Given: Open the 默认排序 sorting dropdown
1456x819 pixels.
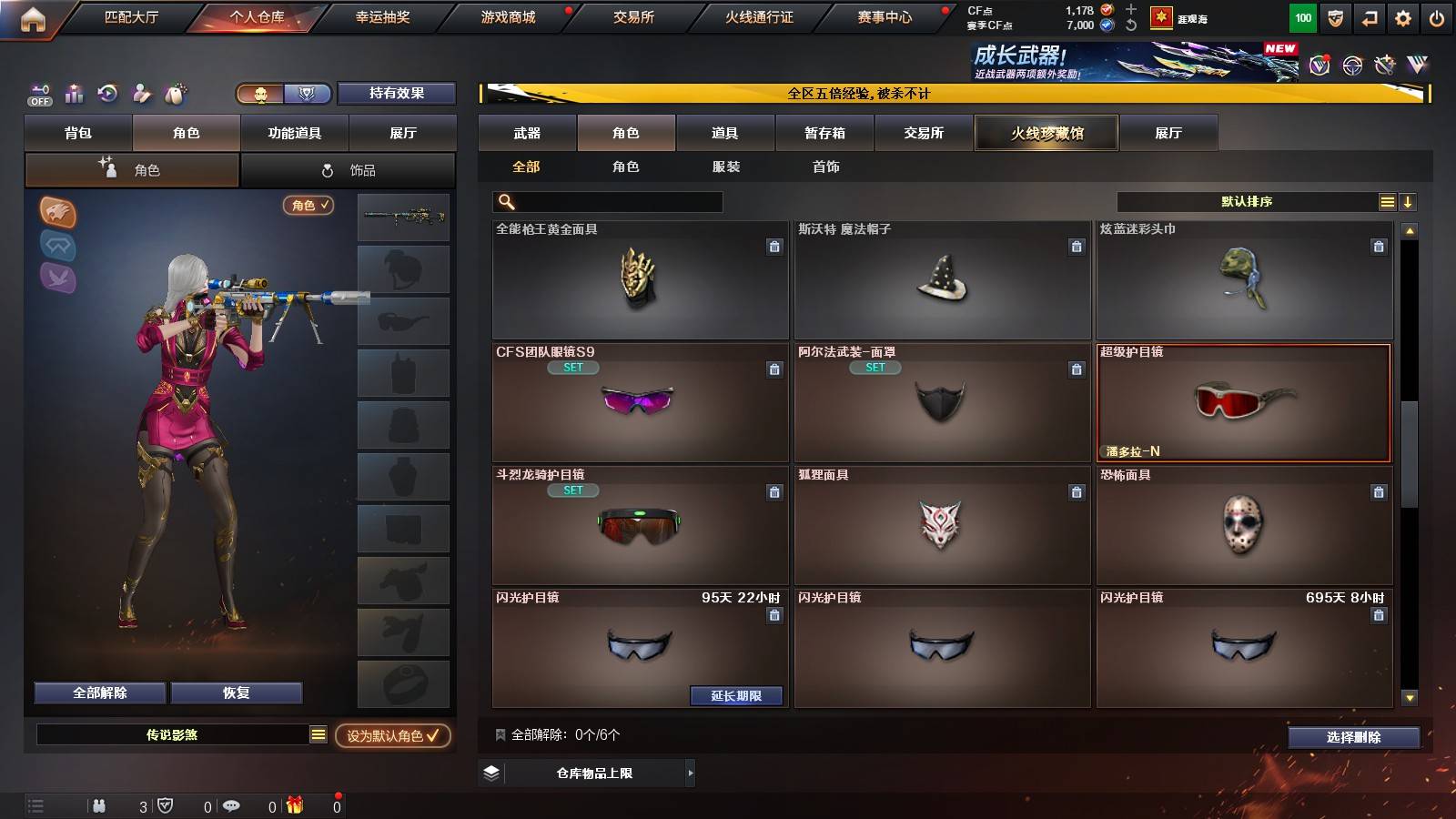Looking at the screenshot, I should click(1247, 201).
